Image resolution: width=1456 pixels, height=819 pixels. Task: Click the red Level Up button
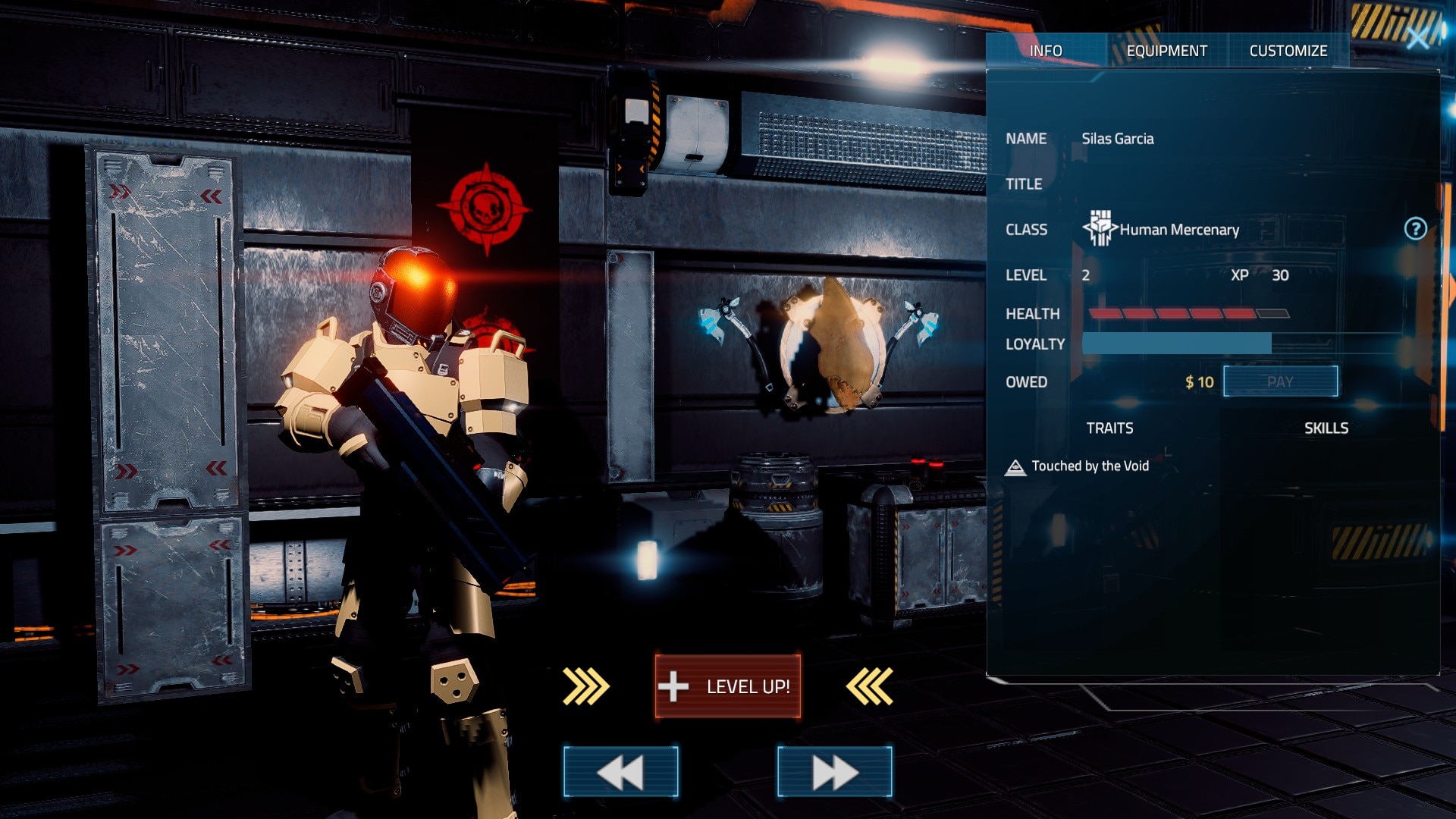point(727,686)
